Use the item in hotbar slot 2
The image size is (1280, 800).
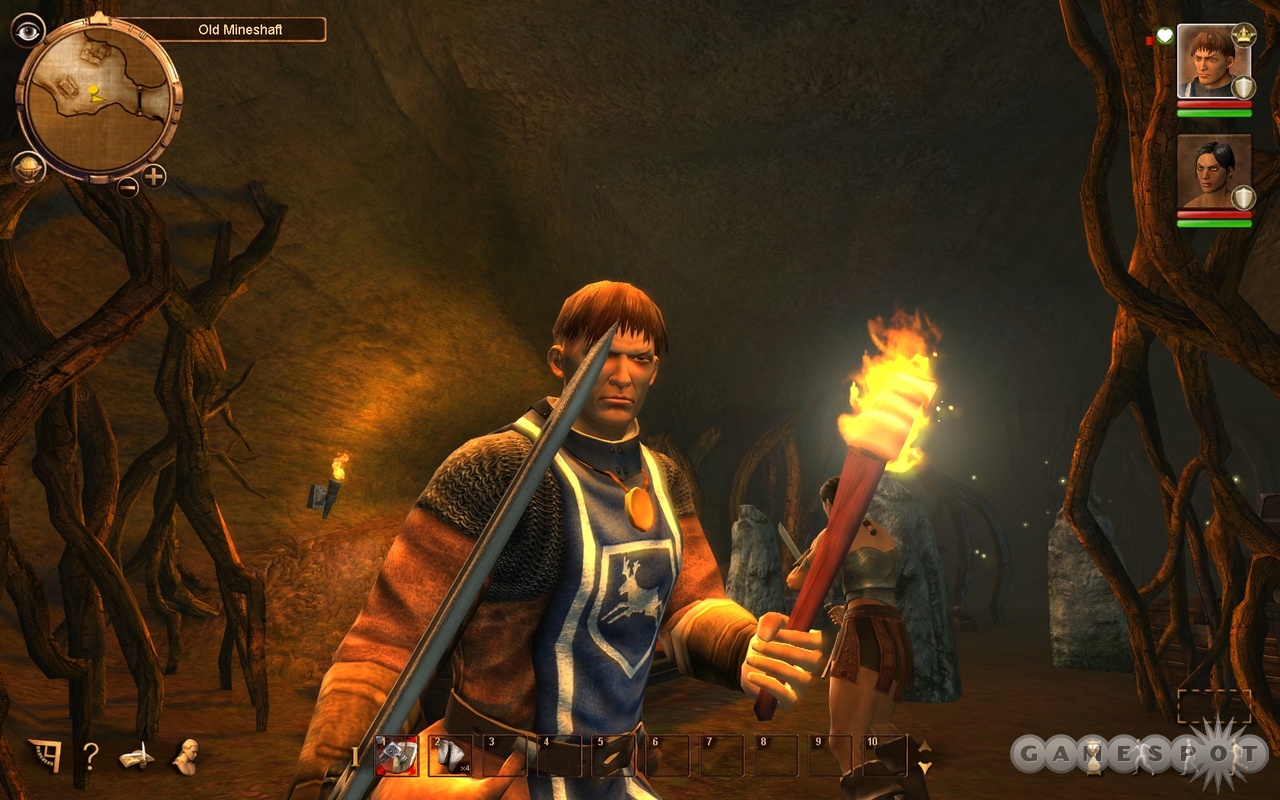click(x=450, y=756)
